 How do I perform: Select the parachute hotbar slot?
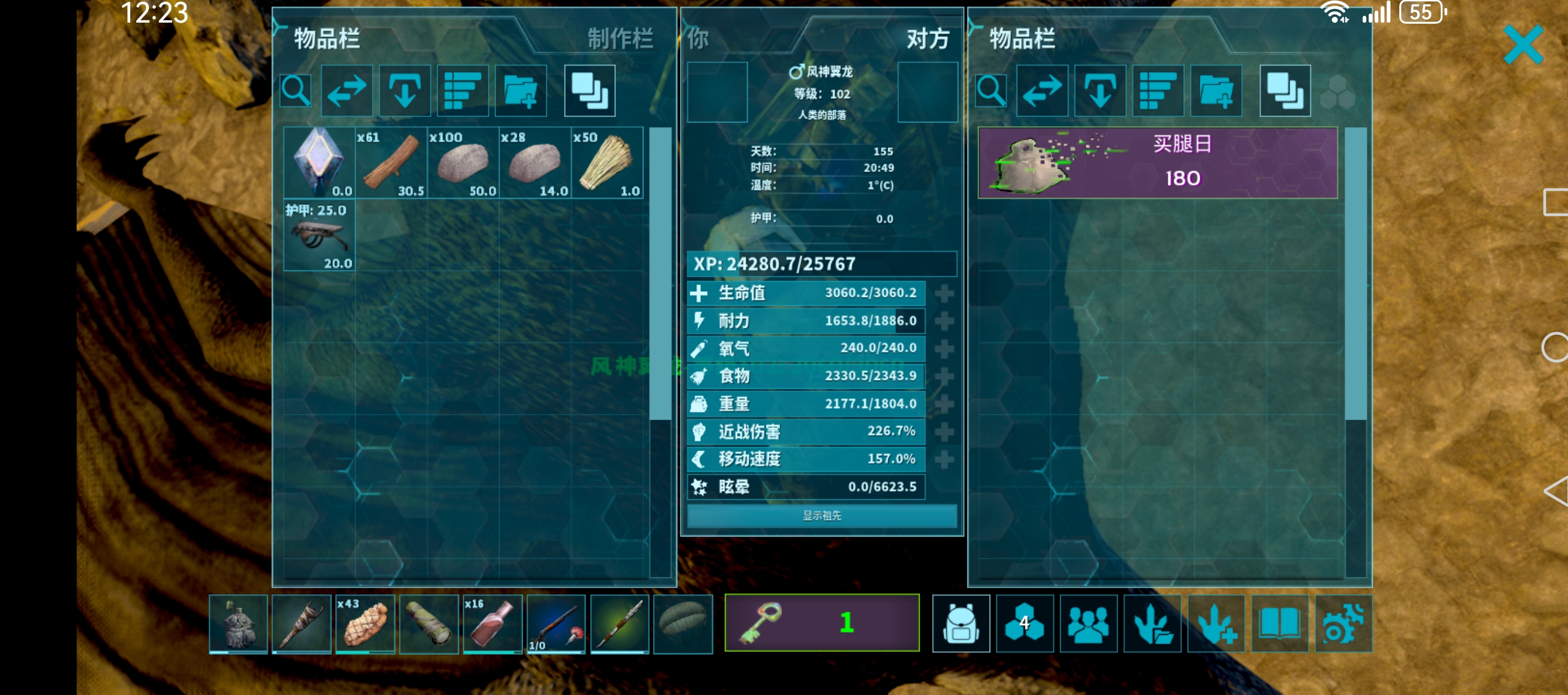pyautogui.click(x=683, y=624)
